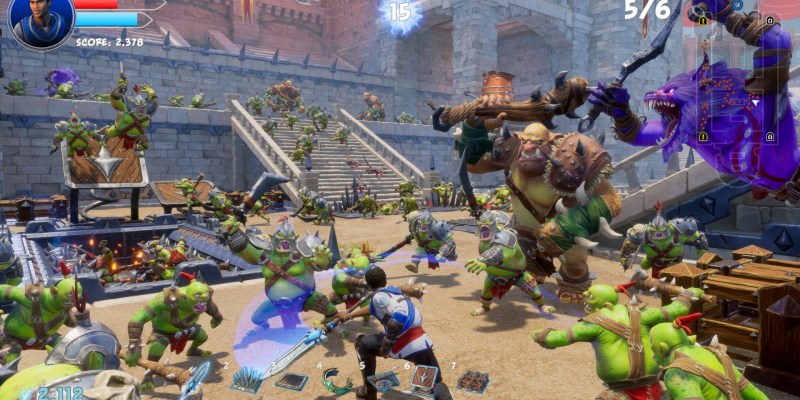The image size is (800, 400).
Task: Choose the flat floor trap in slot 3
Action: pos(291,382)
